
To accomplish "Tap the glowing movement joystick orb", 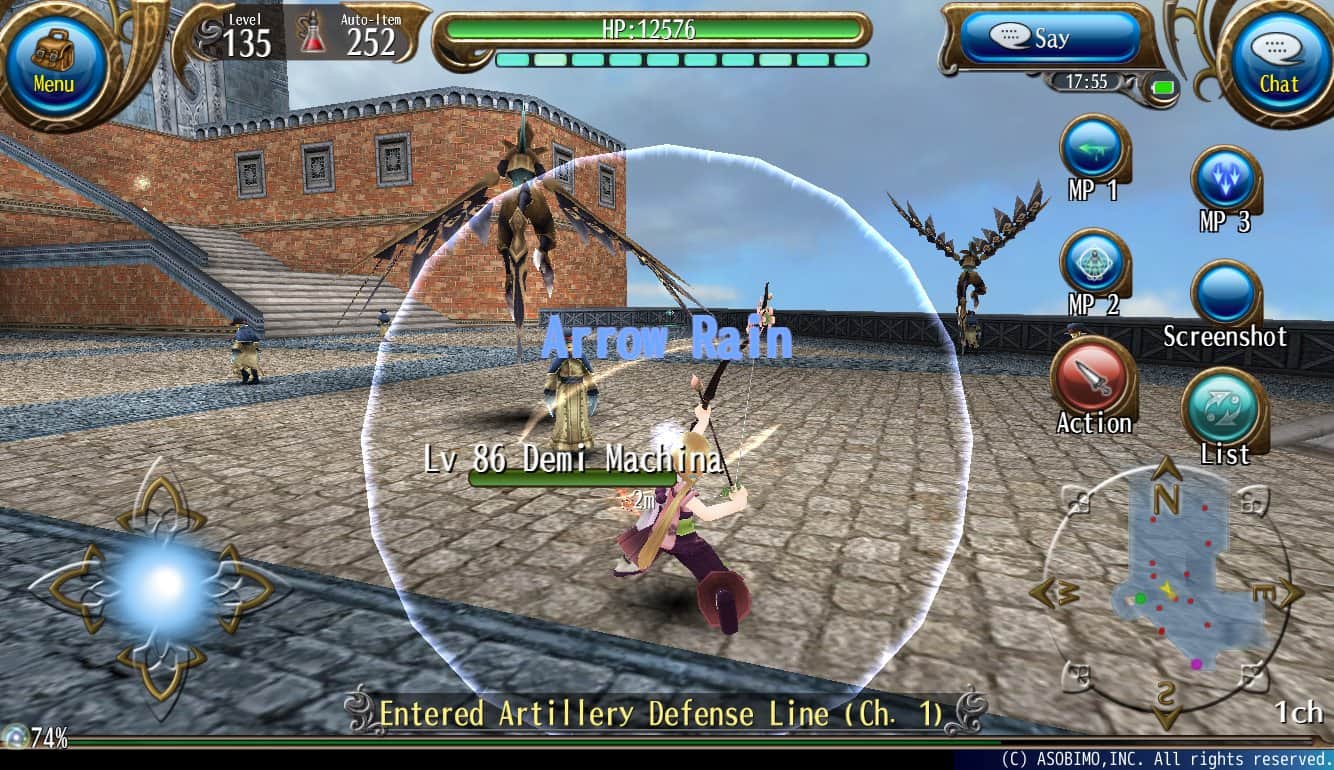I will 160,585.
